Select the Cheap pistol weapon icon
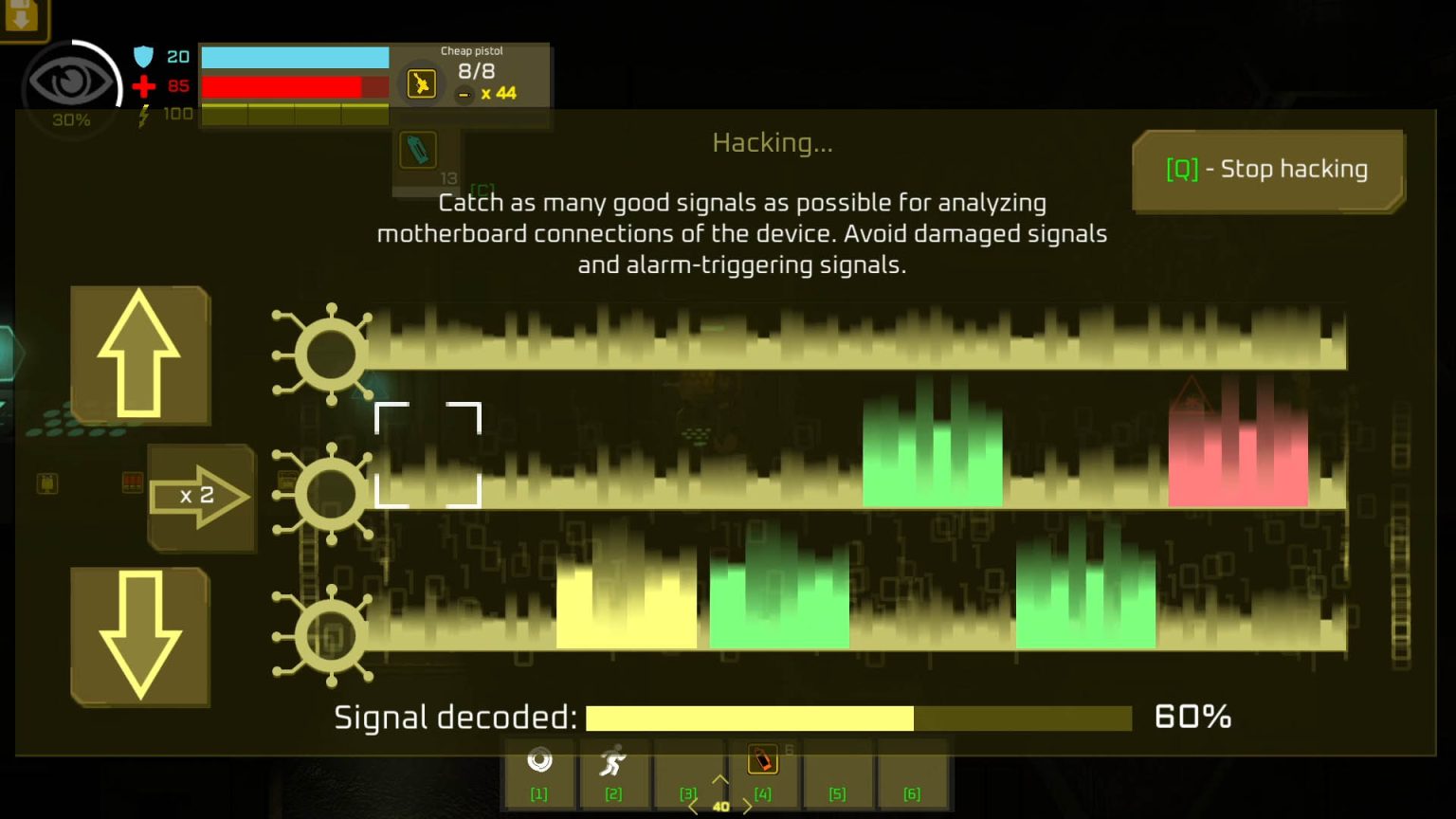The width and height of the screenshot is (1456, 819). pos(421,84)
